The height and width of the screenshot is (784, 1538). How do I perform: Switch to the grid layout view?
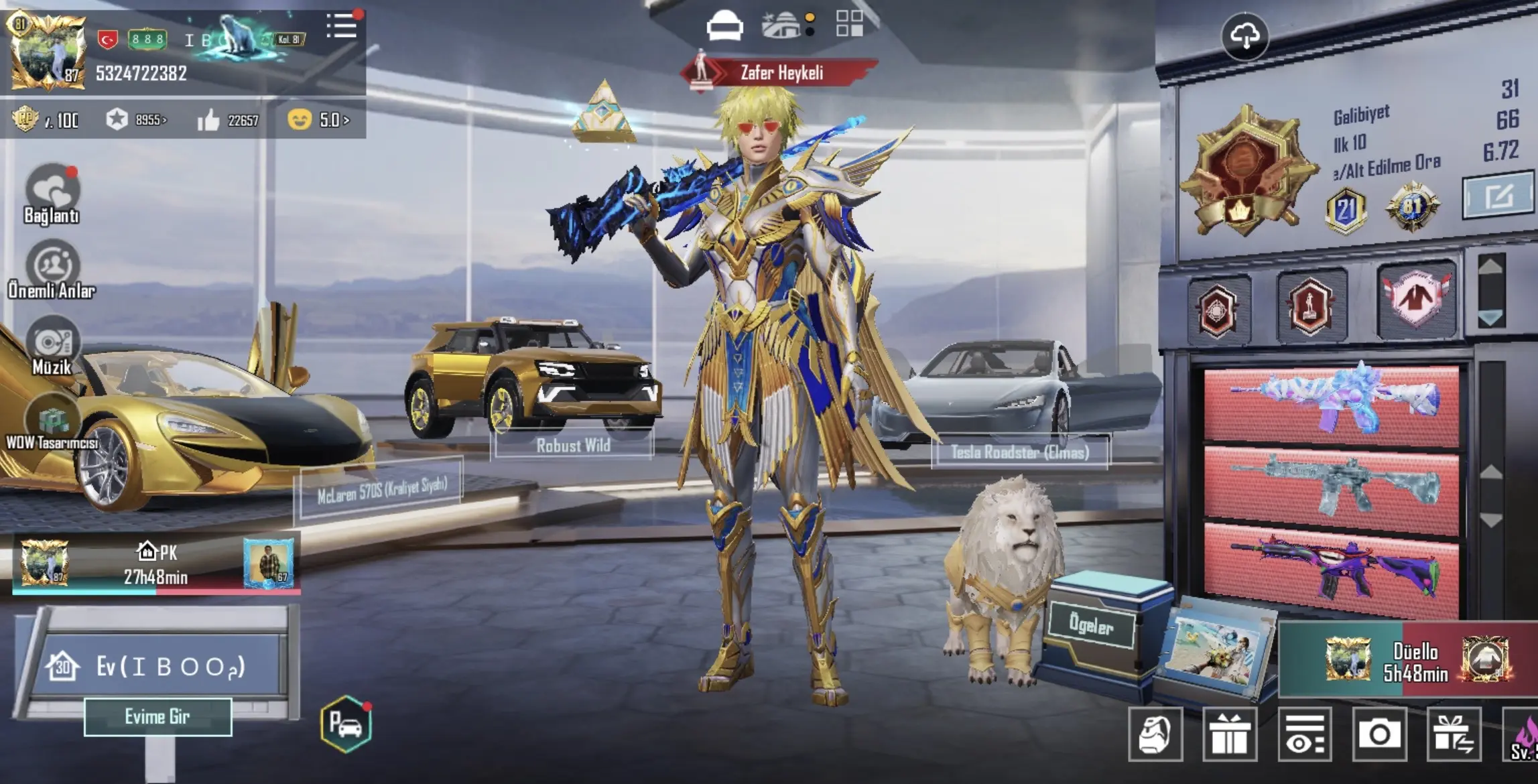(849, 23)
